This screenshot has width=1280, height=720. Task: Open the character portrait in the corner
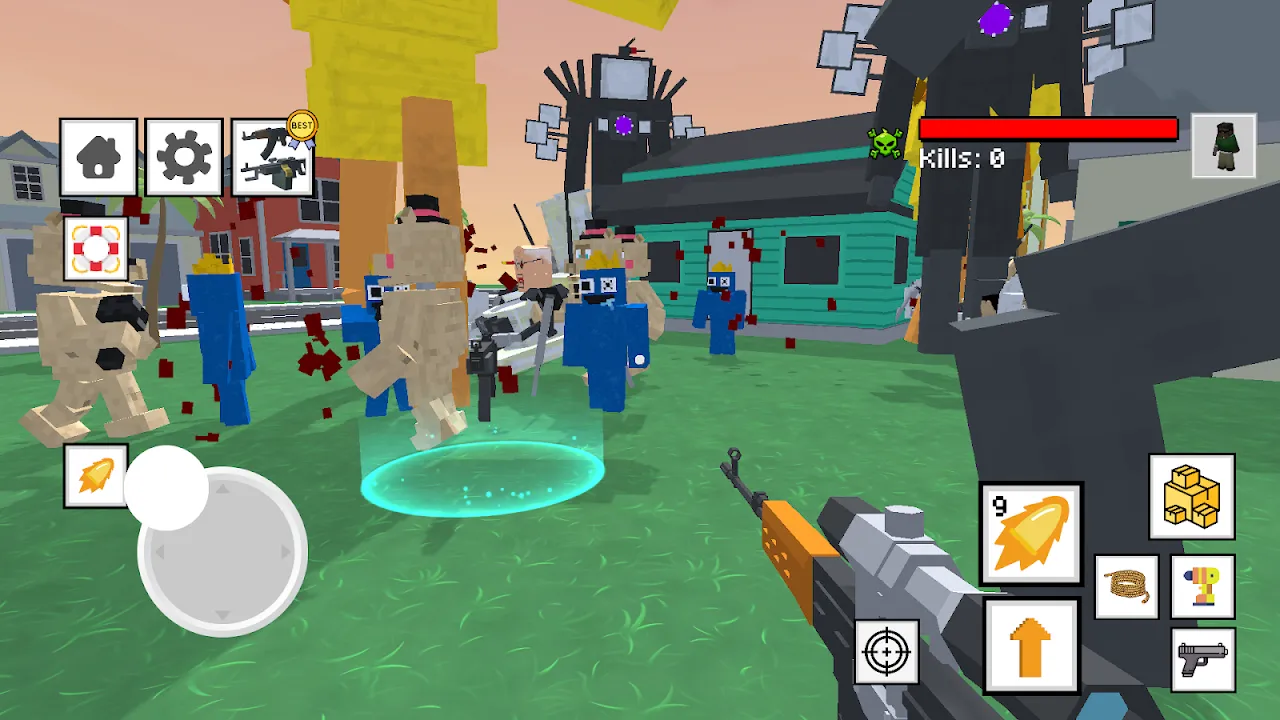tap(1223, 146)
